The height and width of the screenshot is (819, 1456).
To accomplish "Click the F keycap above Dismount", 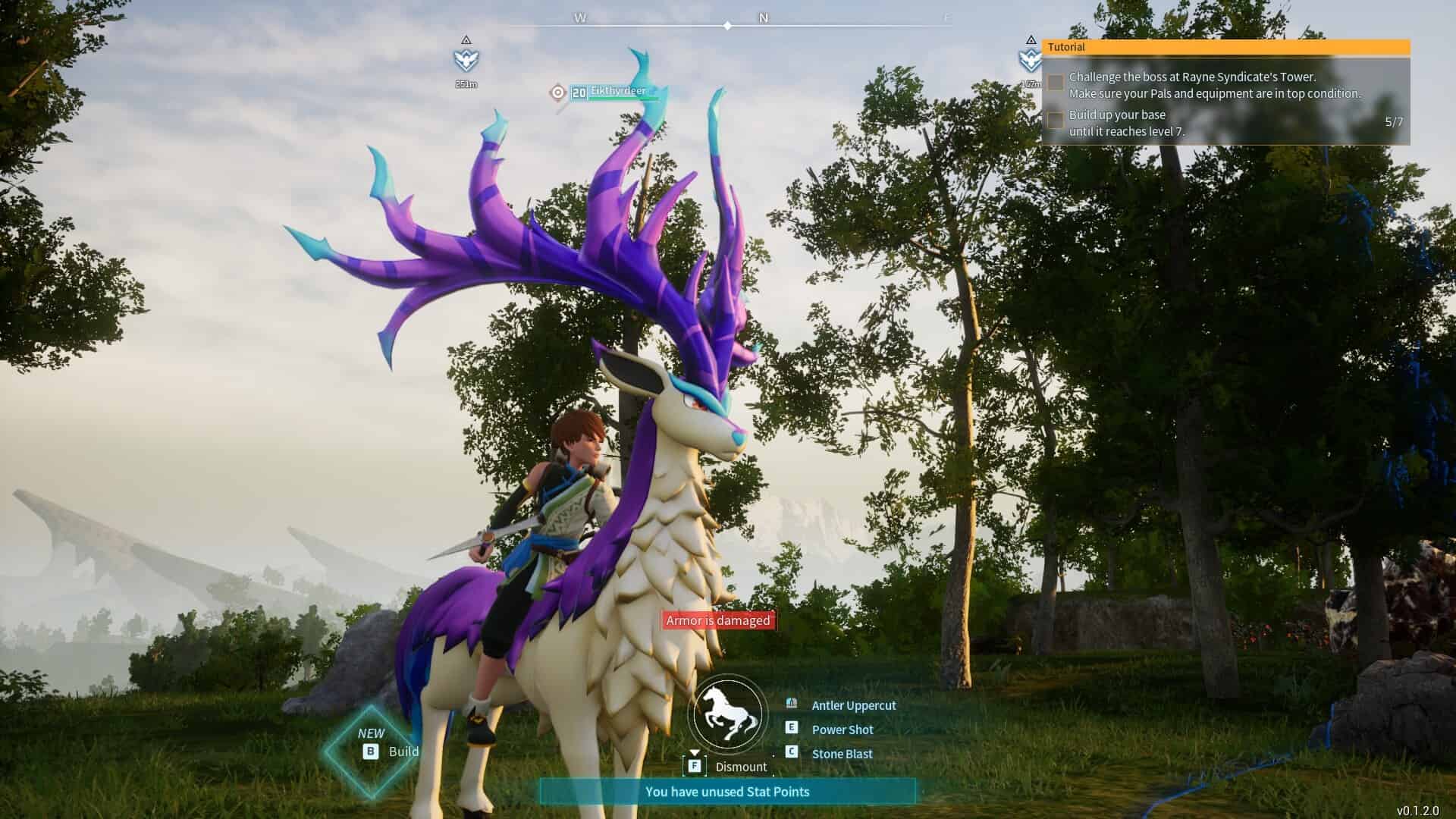I will pyautogui.click(x=695, y=766).
